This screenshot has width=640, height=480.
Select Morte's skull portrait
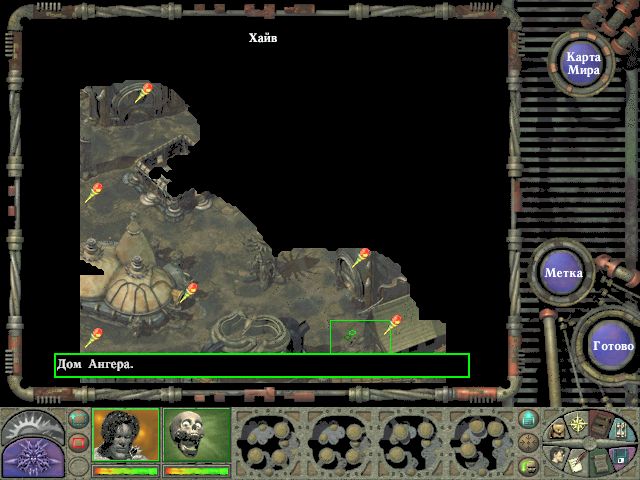(x=196, y=435)
